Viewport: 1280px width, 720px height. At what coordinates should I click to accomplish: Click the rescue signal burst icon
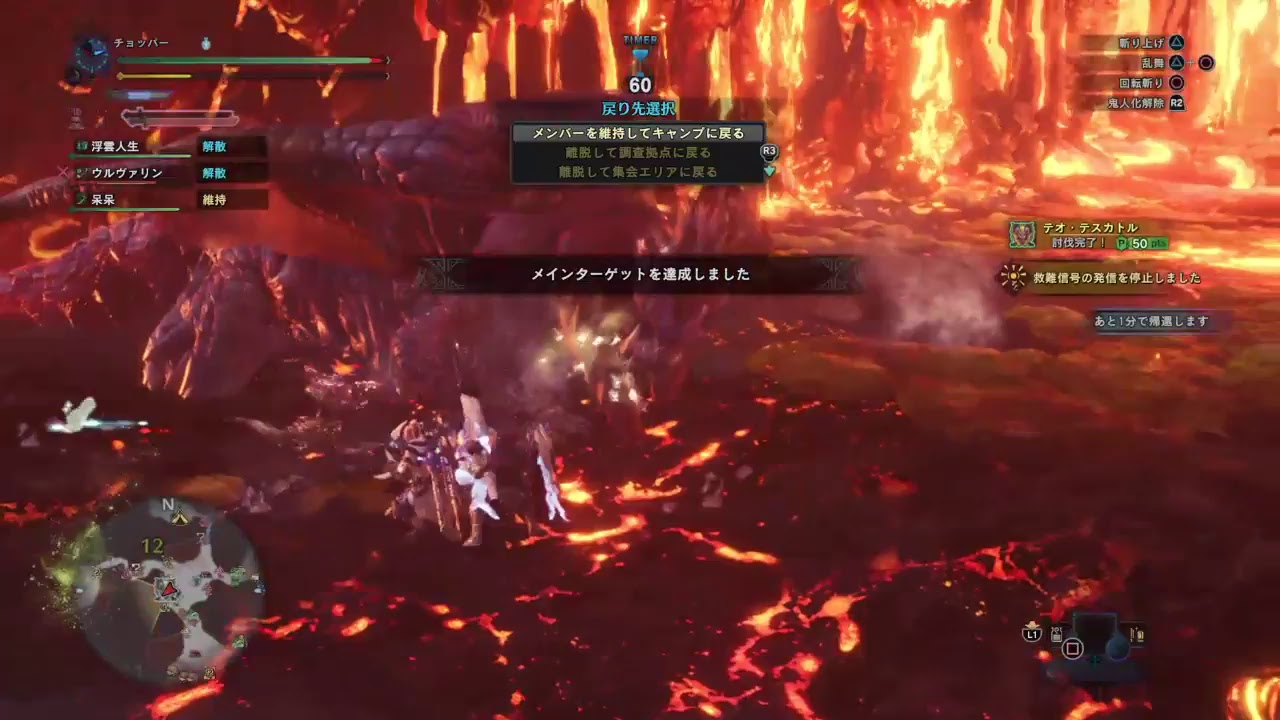point(1013,276)
